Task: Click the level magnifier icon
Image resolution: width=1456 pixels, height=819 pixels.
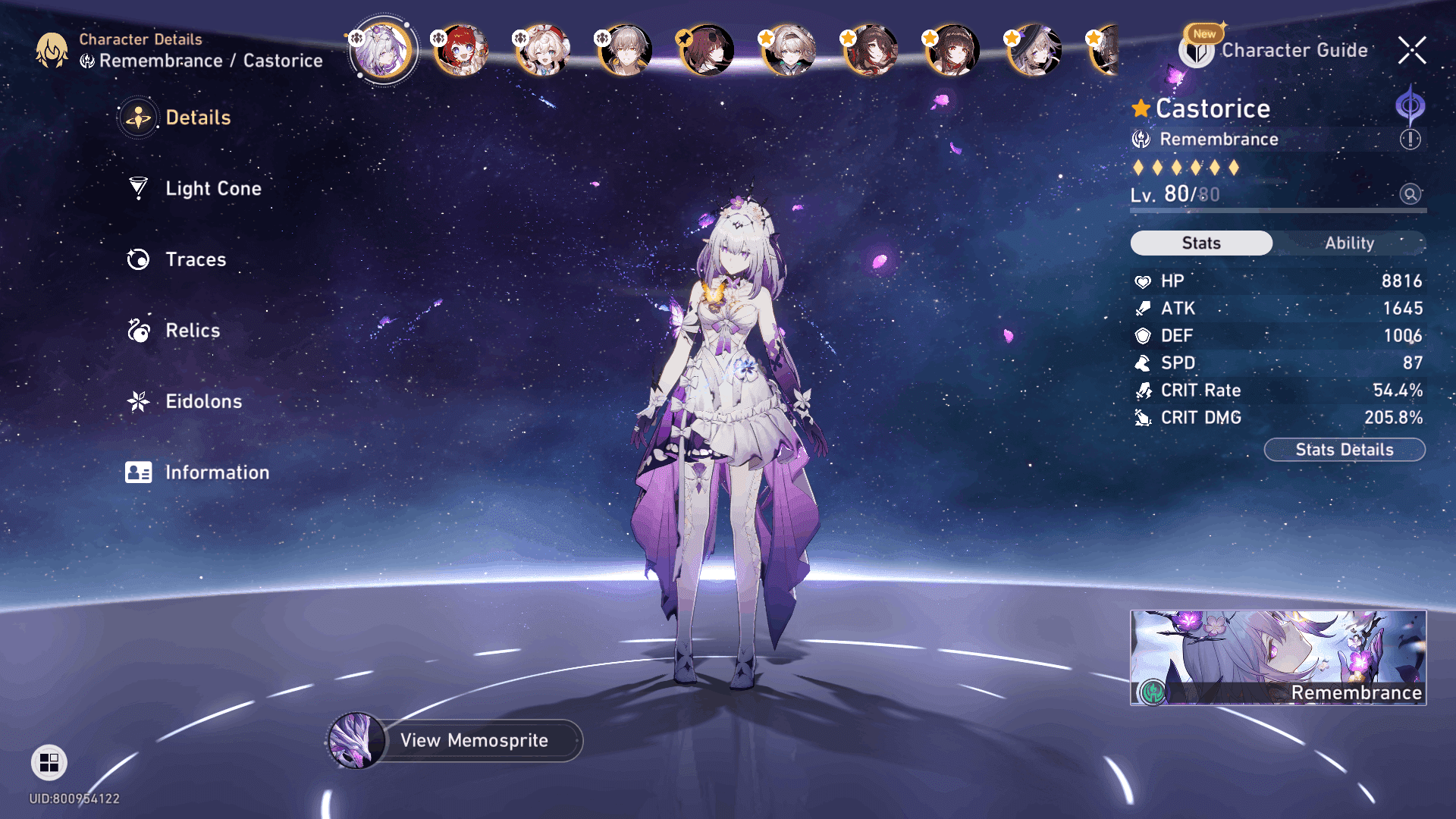Action: click(x=1410, y=194)
